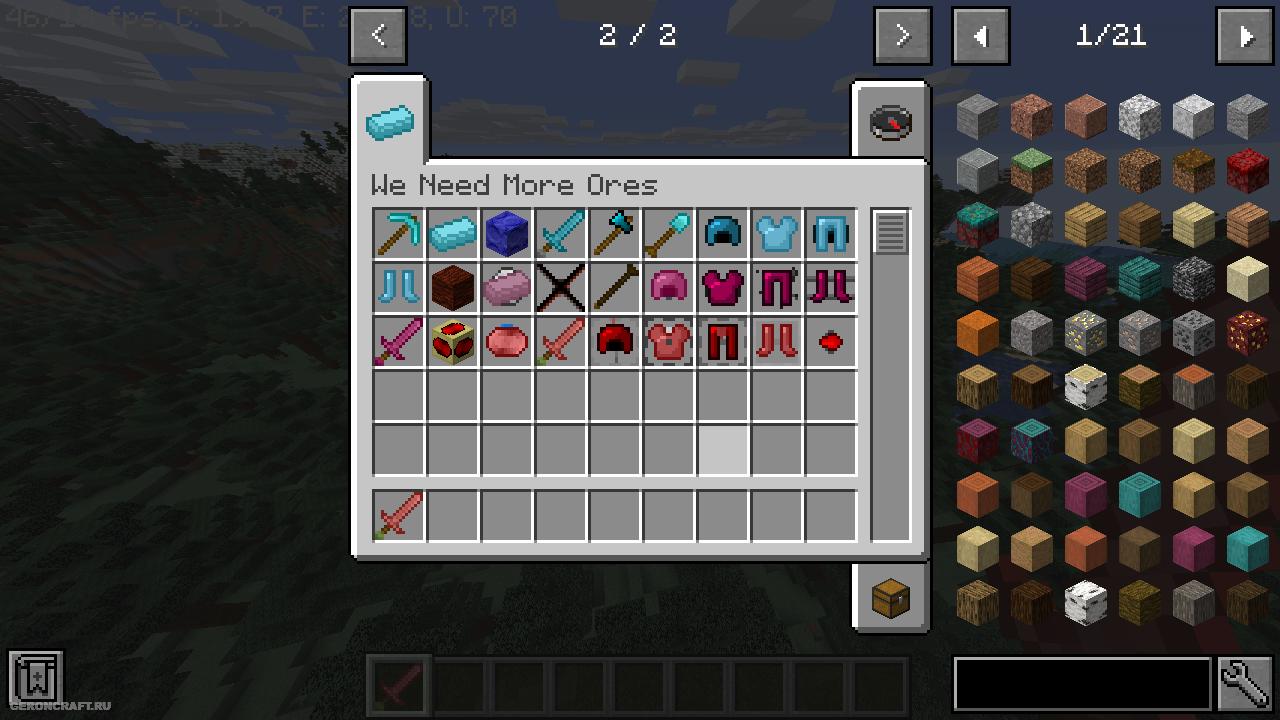Viewport: 1280px width, 720px height.
Task: Show the previous item list page
Action: click(980, 36)
